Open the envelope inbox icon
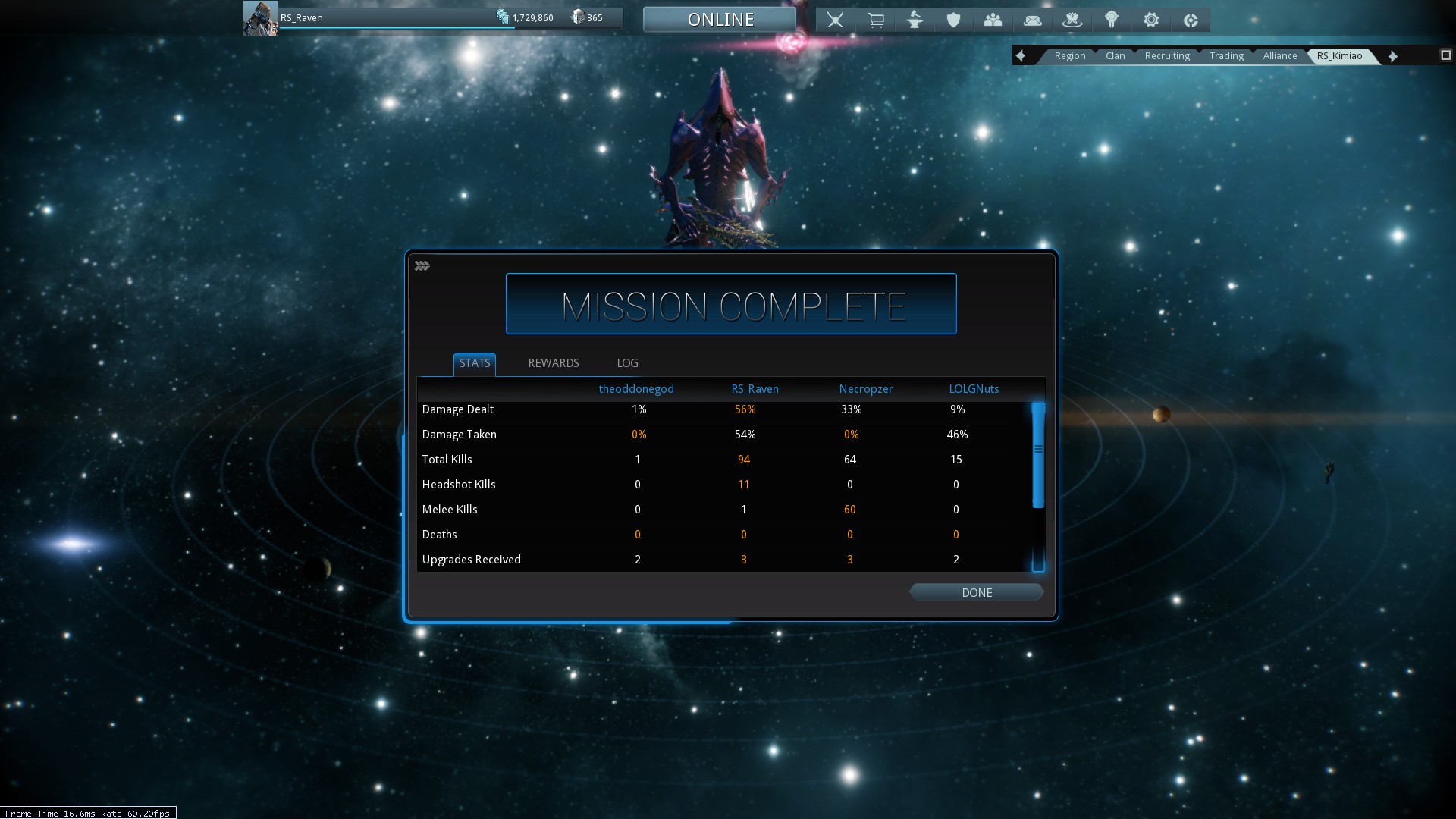The width and height of the screenshot is (1456, 819). point(1032,20)
